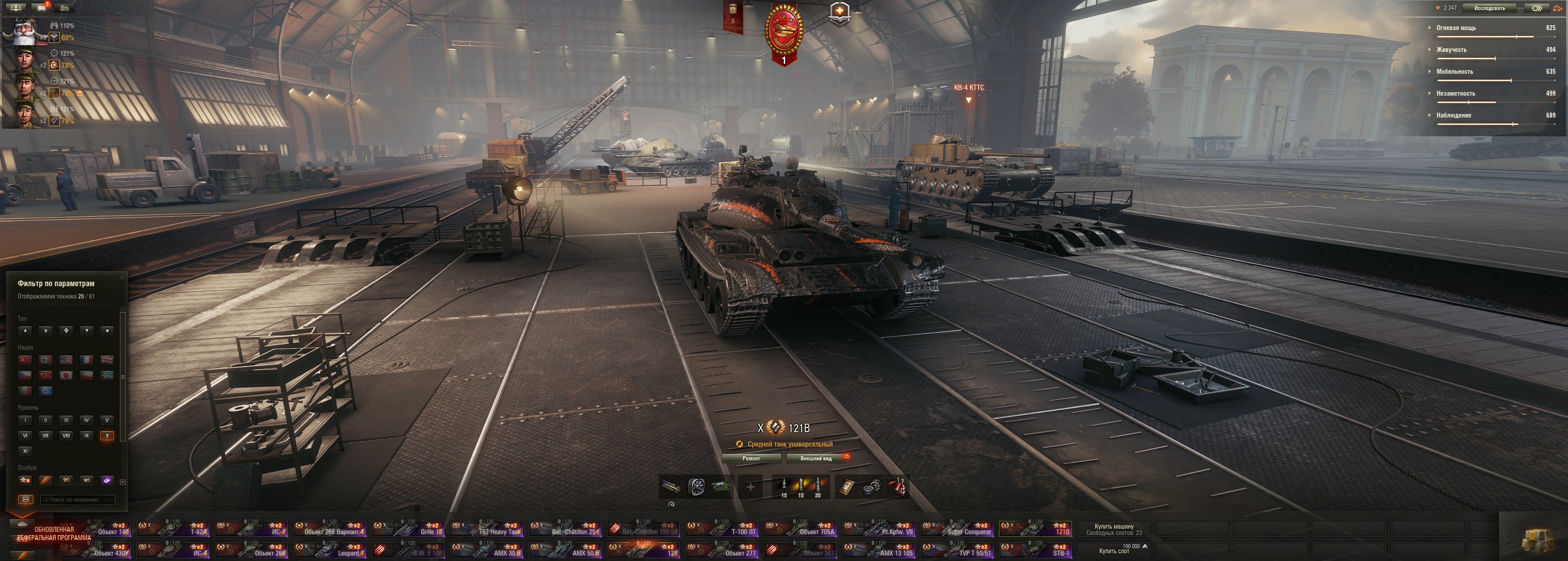Toggle the tier X level filter
This screenshot has height=561, width=1568.
click(x=107, y=436)
